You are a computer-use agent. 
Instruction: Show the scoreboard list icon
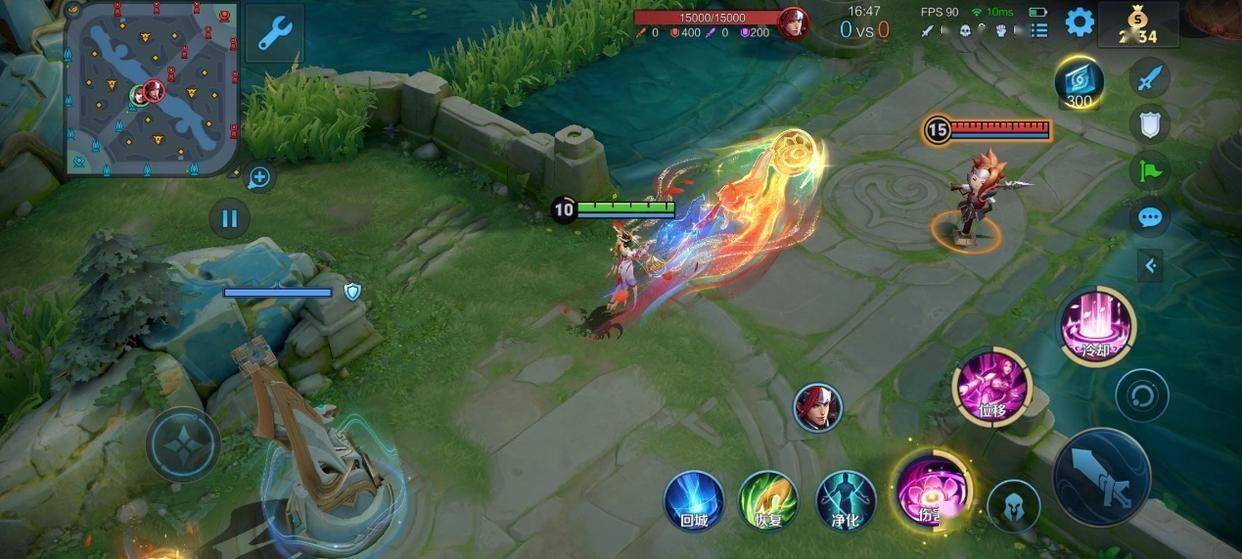click(x=1040, y=30)
